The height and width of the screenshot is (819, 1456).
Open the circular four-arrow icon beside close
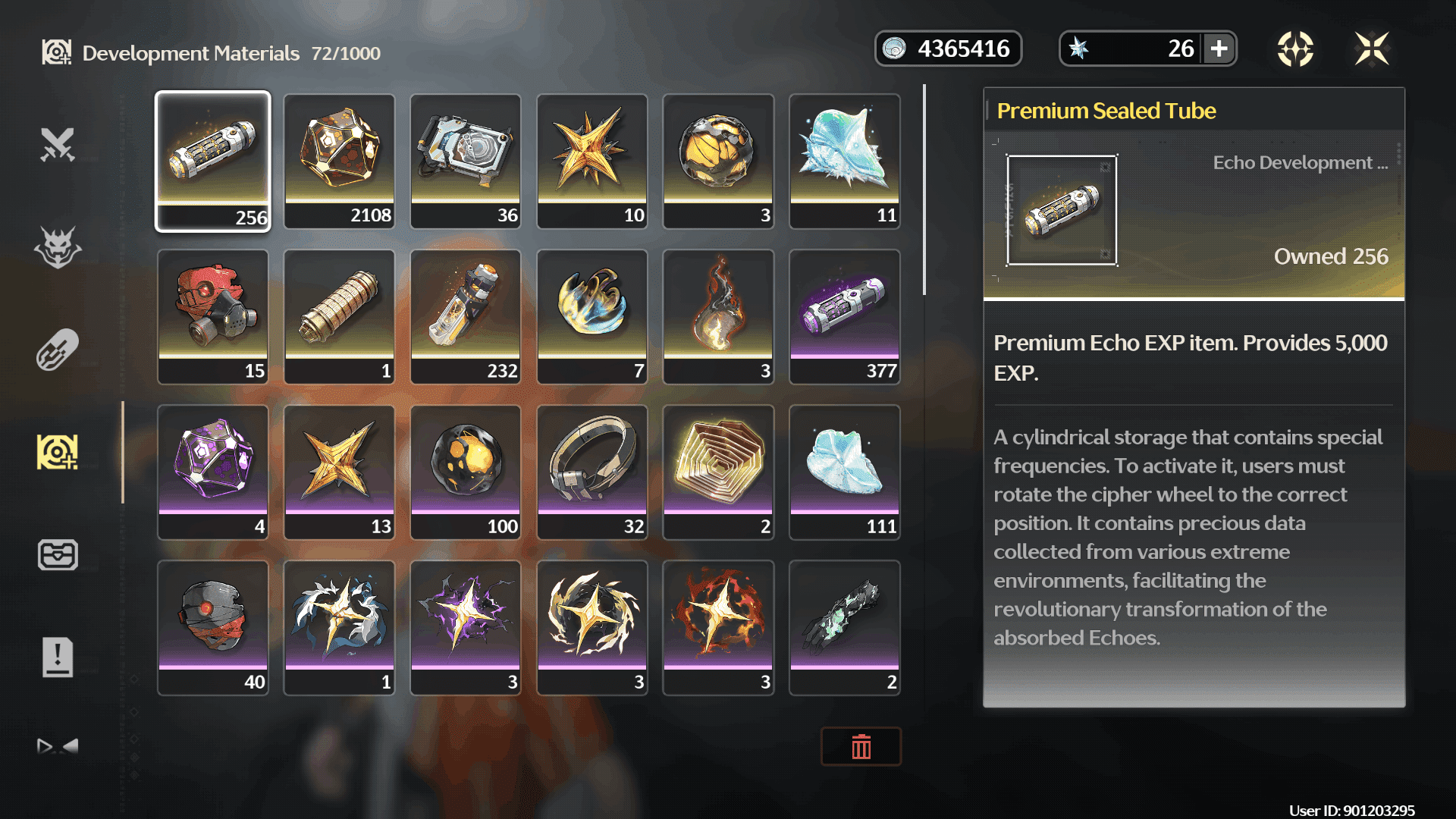pyautogui.click(x=1295, y=49)
